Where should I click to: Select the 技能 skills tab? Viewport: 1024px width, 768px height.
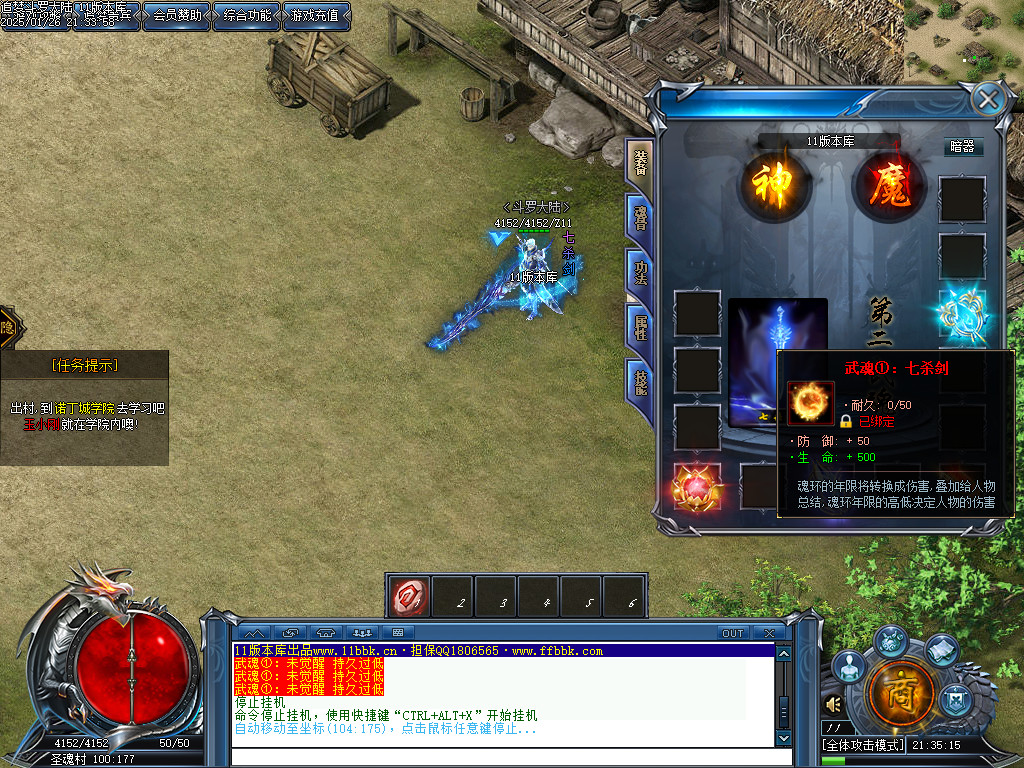(x=639, y=381)
